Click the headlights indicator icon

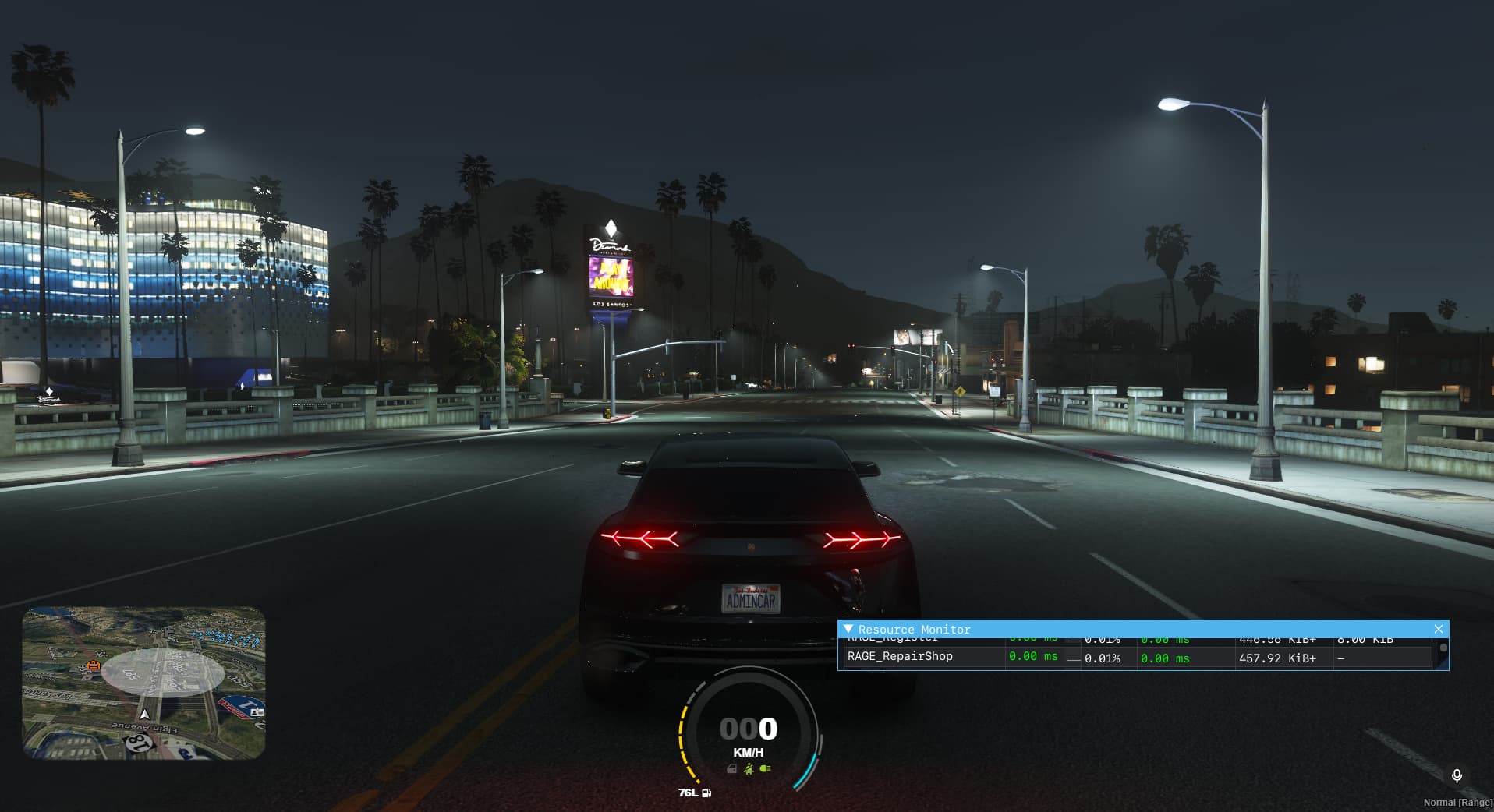[766, 769]
